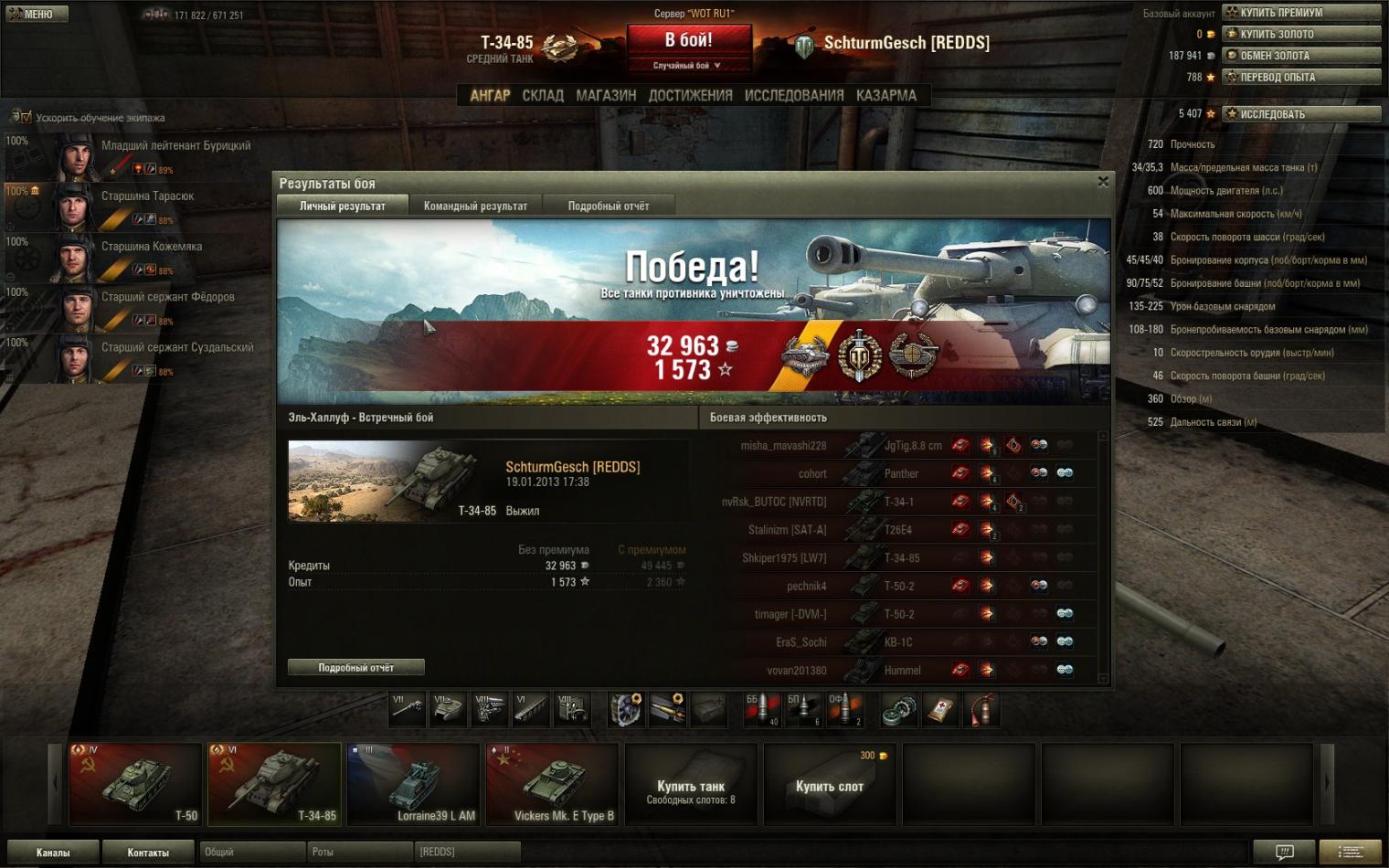Screen dimensions: 1389x868
Task: Click КУПИТЬ ЗОЛОТО button
Action: (x=1301, y=34)
